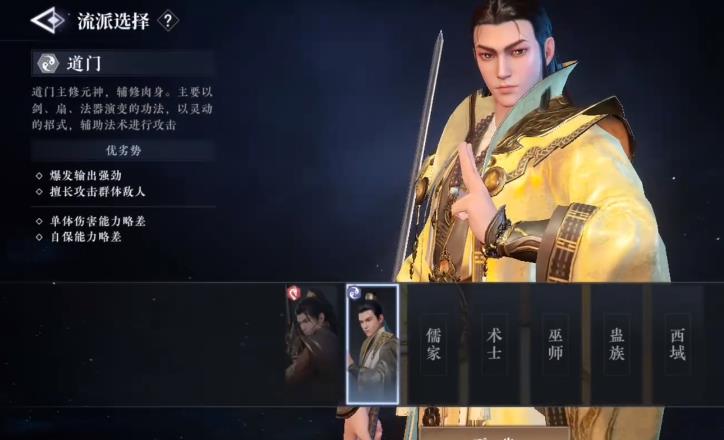Viewport: 724px width, 440px height.
Task: Choose the 巫师 school tile
Action: click(x=556, y=343)
